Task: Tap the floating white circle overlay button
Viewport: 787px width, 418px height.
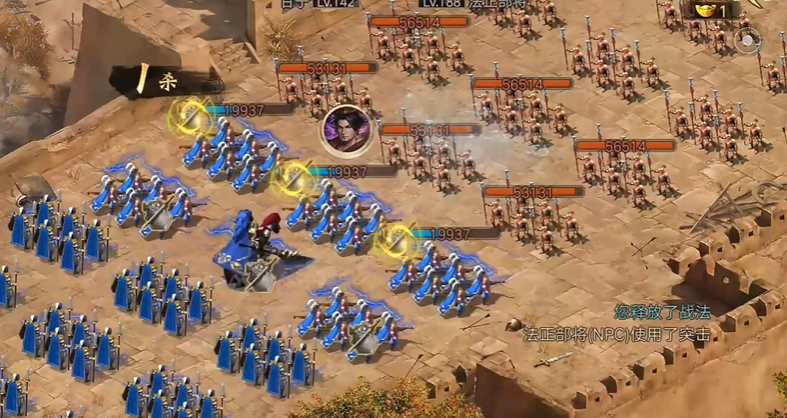Action: (747, 41)
